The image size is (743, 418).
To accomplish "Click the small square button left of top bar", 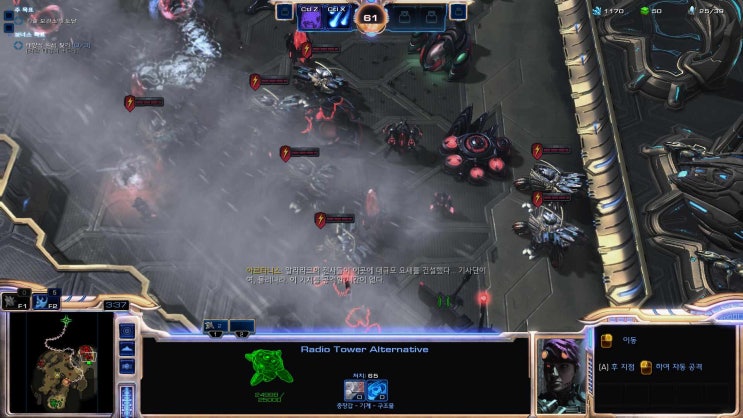I will 285,12.
